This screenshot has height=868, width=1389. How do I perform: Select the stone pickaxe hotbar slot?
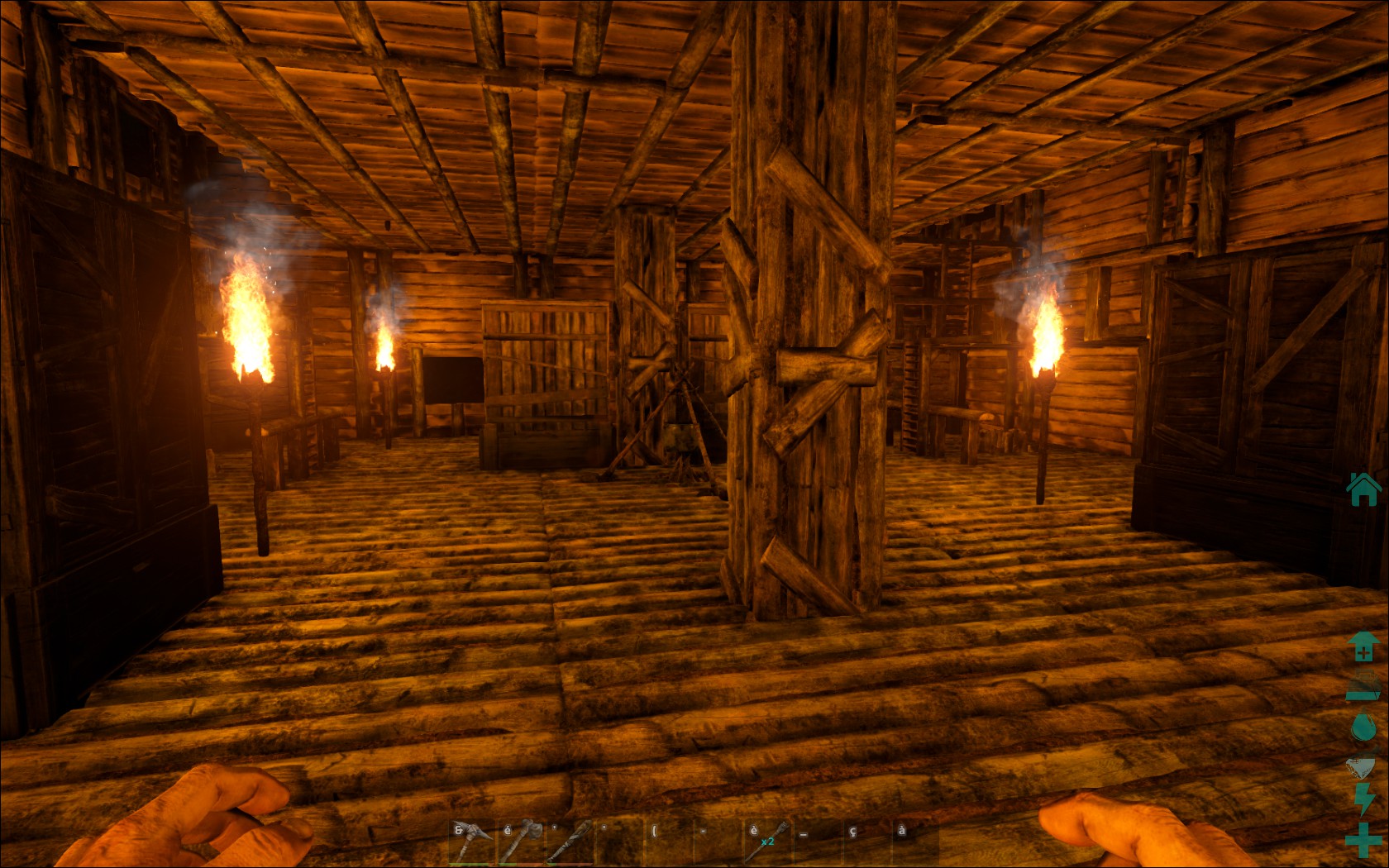click(x=470, y=842)
